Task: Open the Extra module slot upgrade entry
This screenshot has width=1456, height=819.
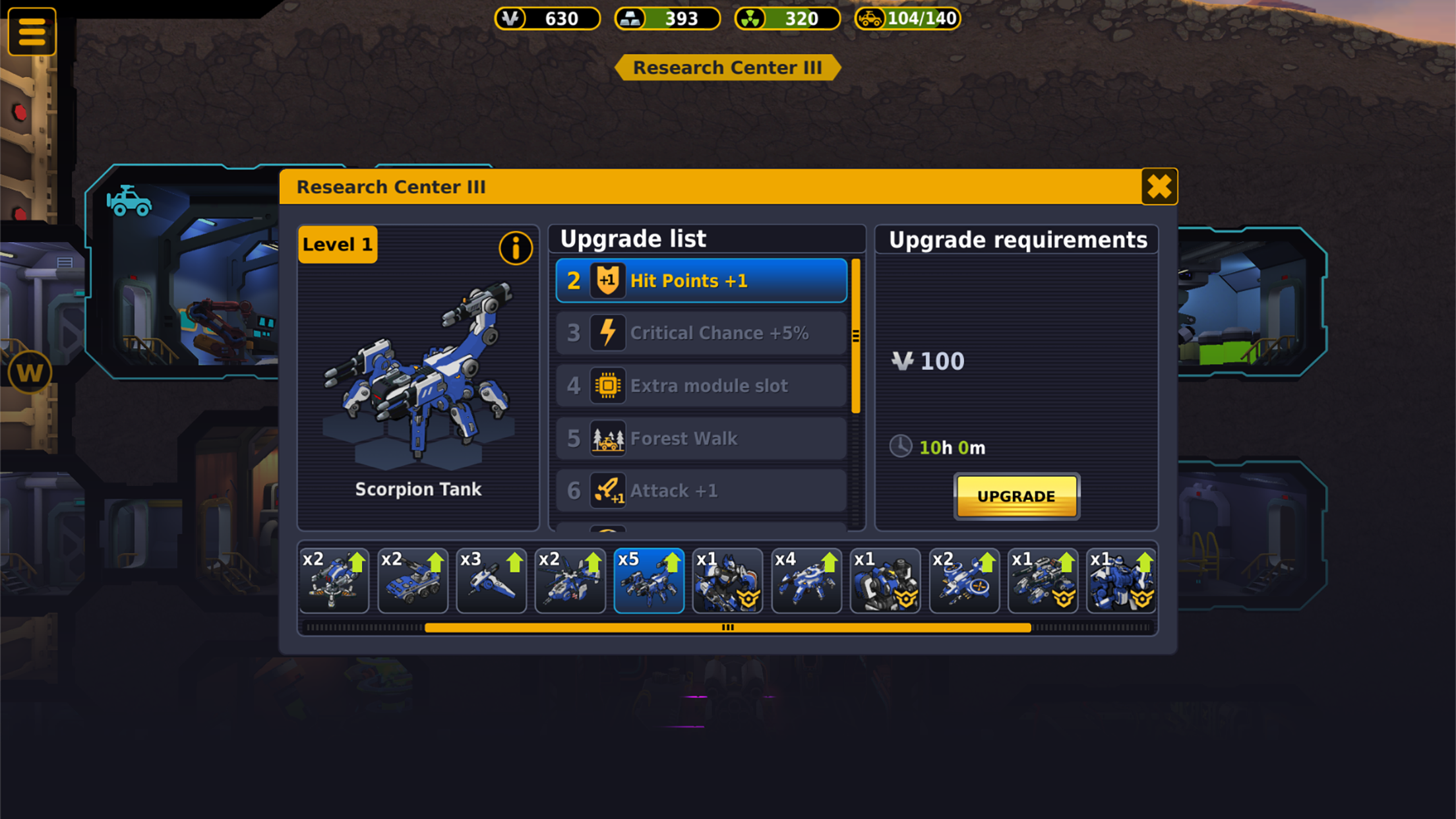Action: coord(700,385)
